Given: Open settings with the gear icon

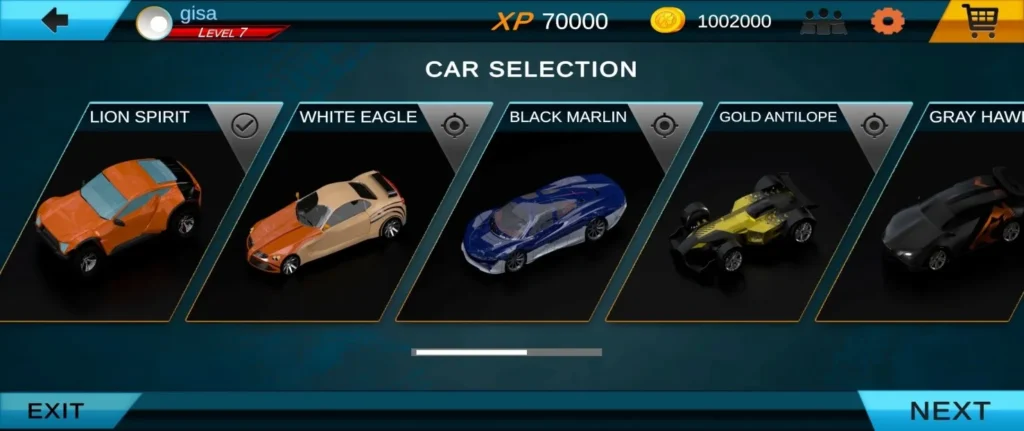Looking at the screenshot, I should tap(886, 21).
